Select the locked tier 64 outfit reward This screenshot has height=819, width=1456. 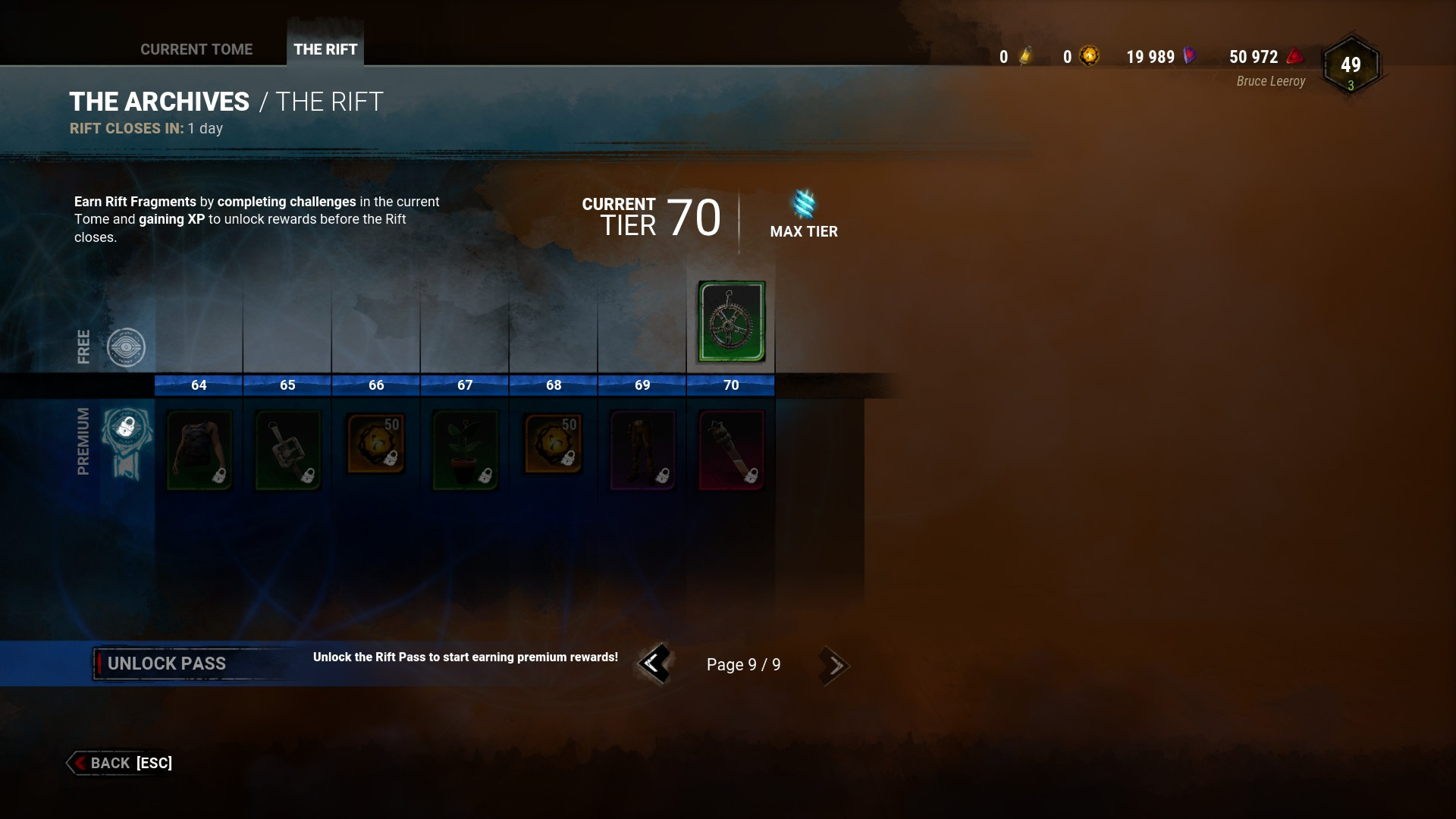[199, 450]
